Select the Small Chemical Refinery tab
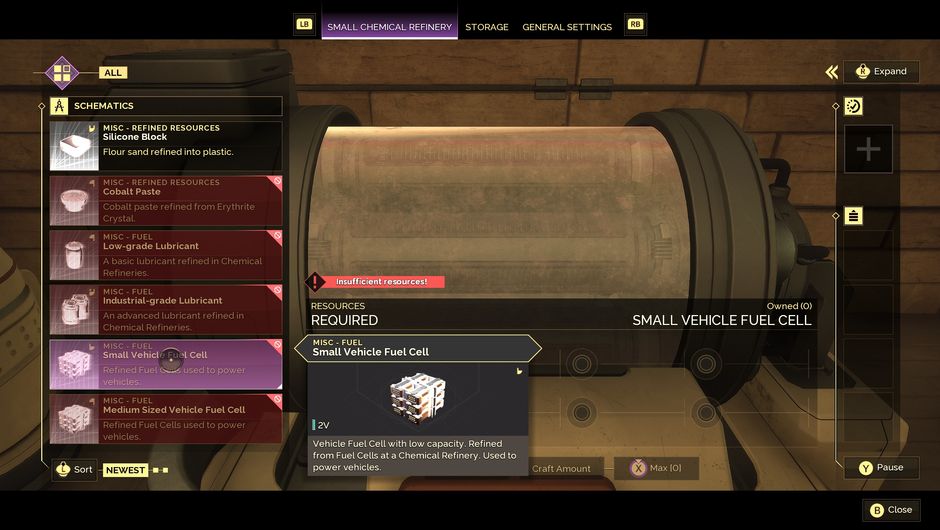 389,27
